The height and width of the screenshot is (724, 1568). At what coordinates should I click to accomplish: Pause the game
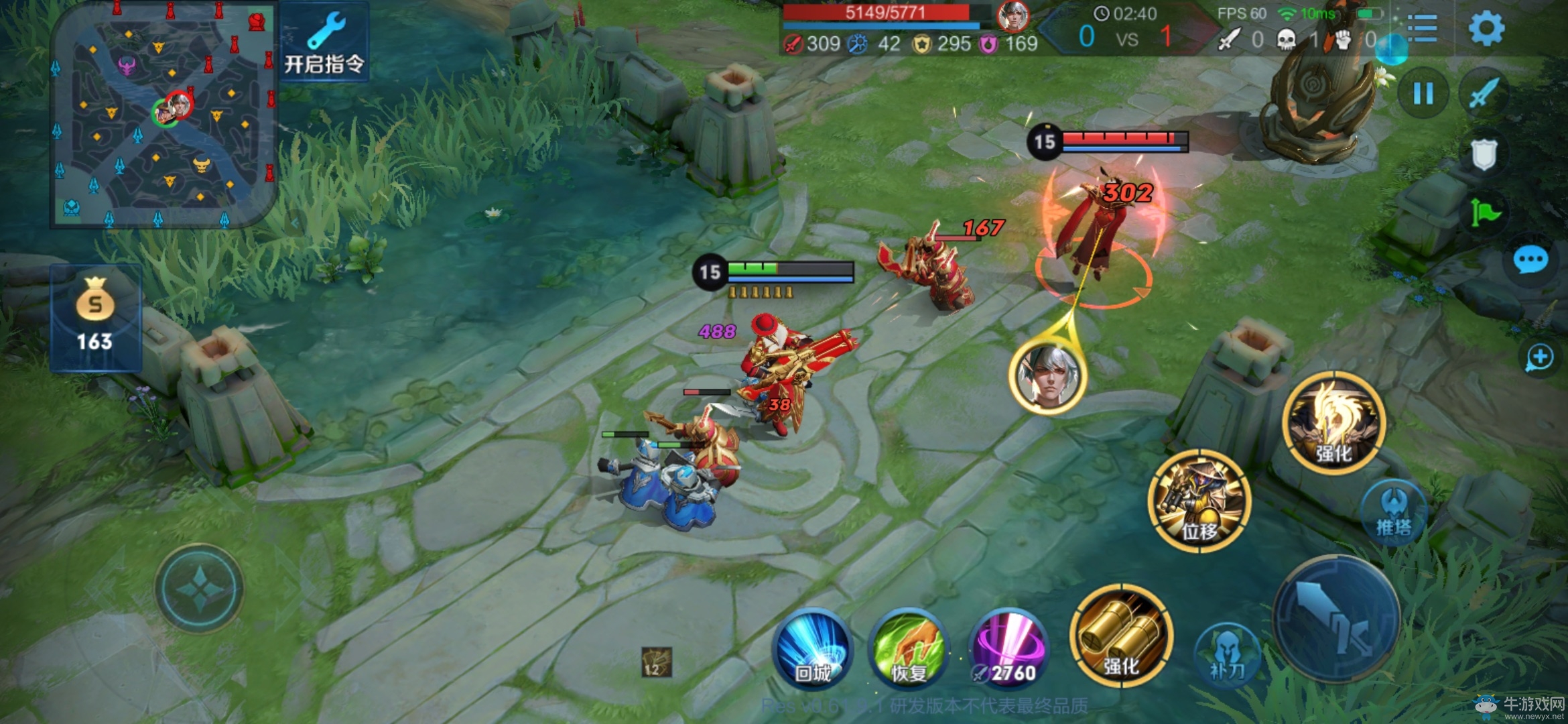point(1423,93)
